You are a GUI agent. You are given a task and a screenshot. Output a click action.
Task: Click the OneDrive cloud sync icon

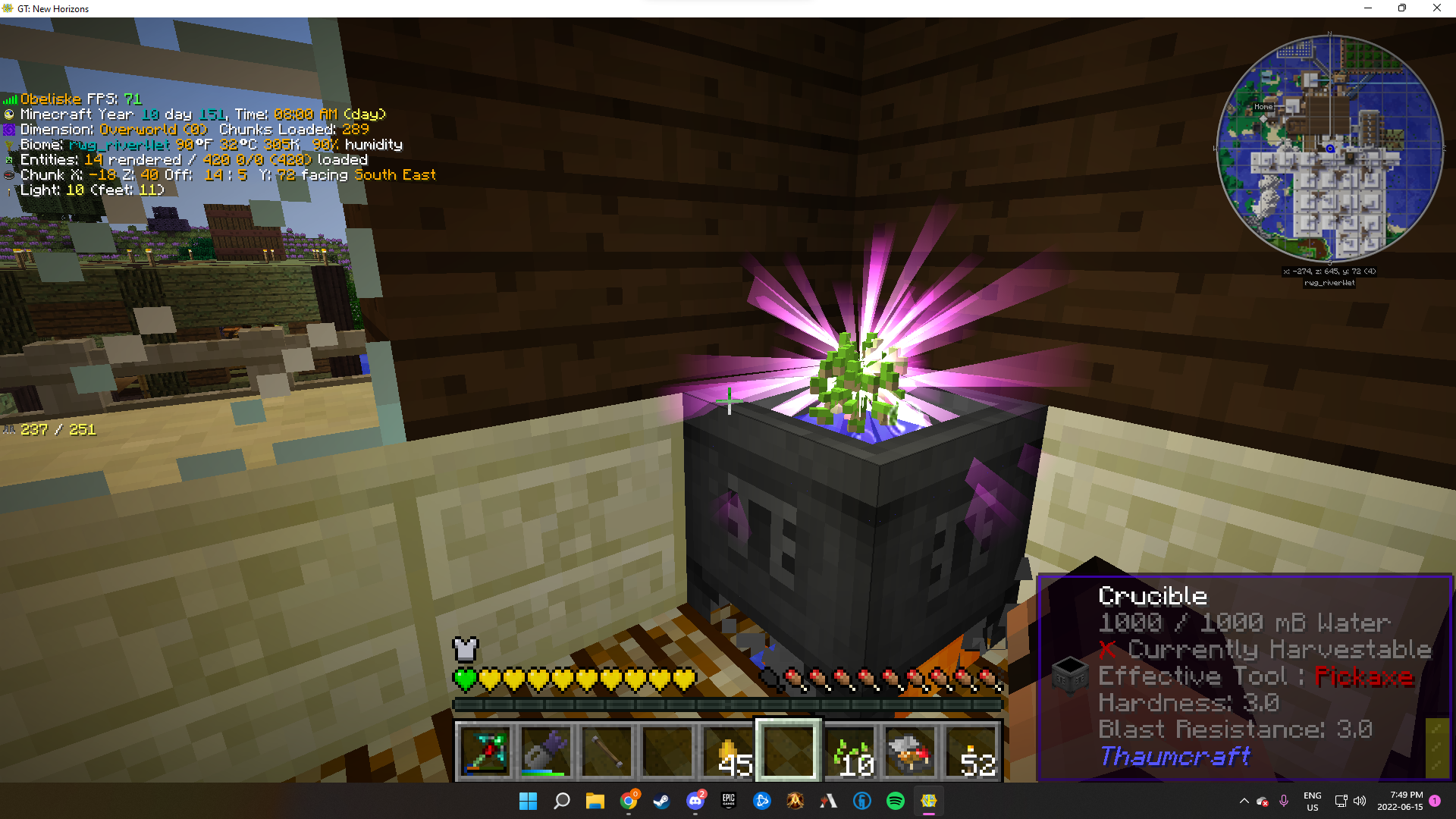click(1262, 801)
